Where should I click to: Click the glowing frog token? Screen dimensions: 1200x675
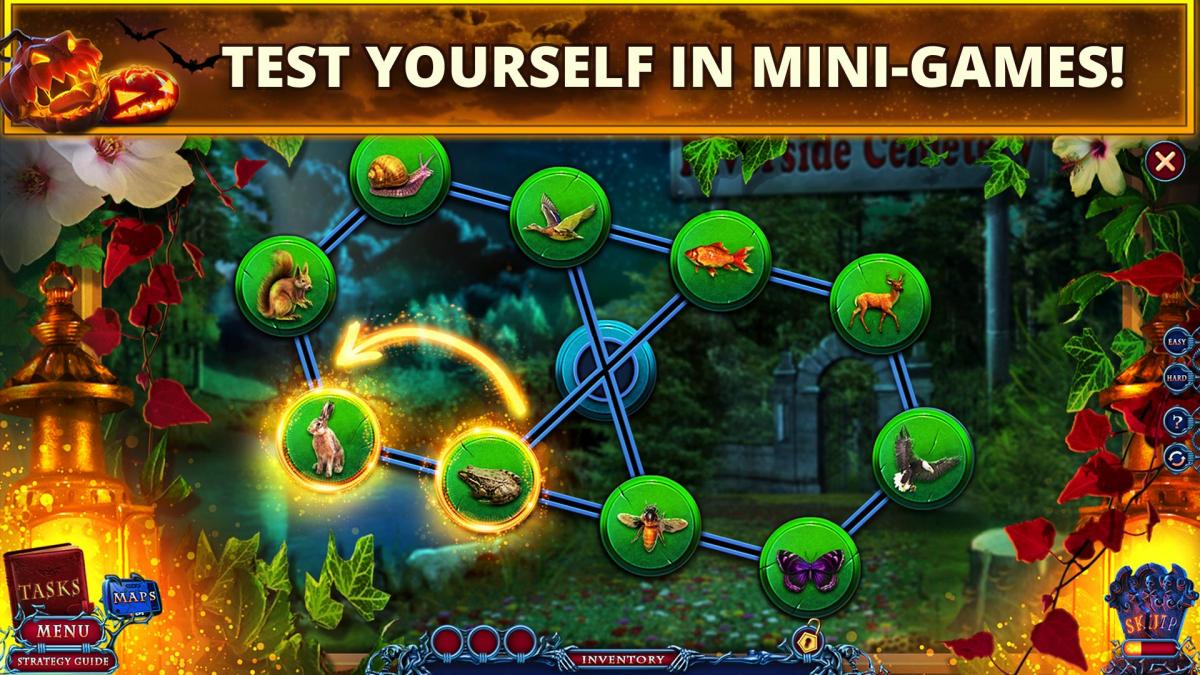tap(489, 483)
